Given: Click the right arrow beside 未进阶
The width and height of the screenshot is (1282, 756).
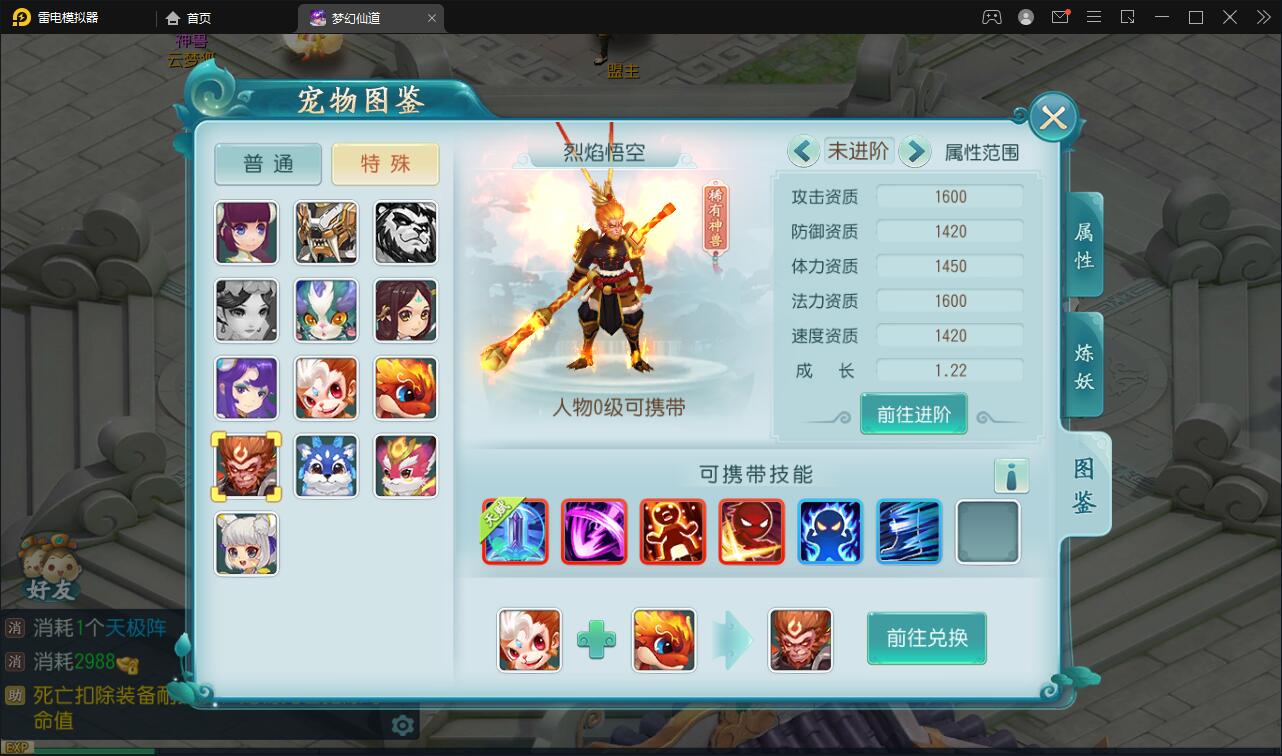Looking at the screenshot, I should tap(914, 150).
